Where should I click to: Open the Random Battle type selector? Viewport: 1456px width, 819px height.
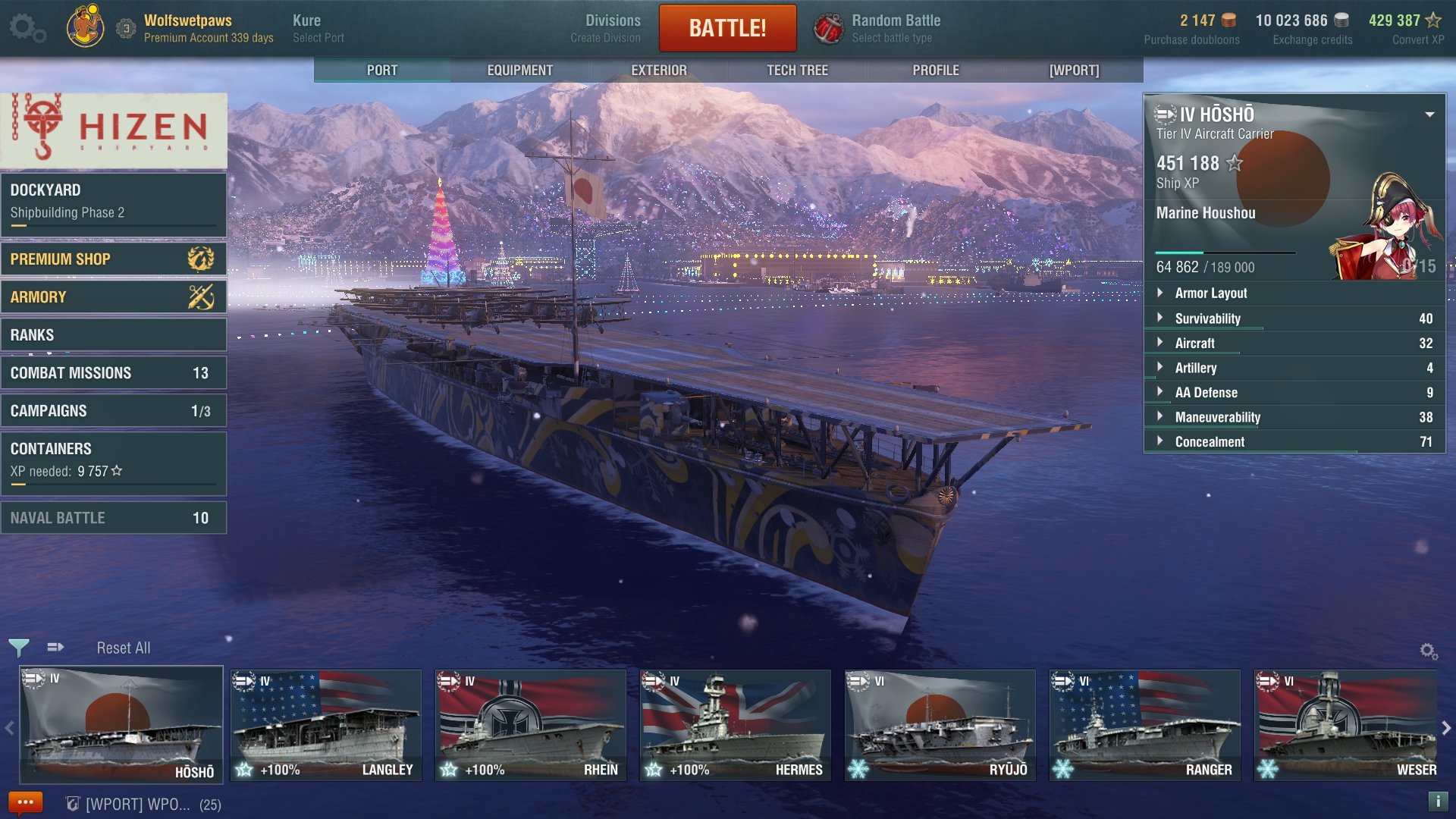(895, 28)
